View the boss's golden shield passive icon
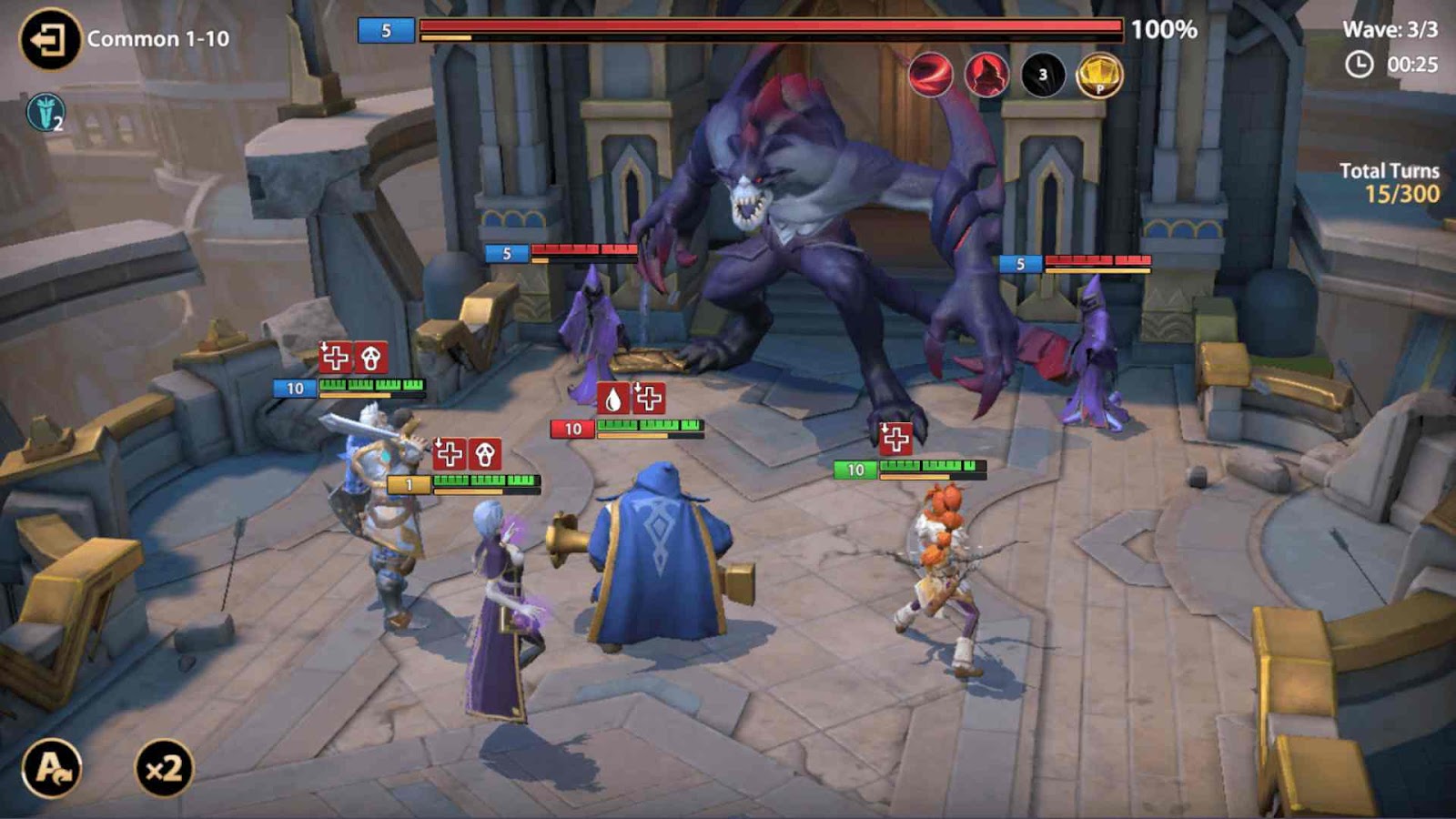This screenshot has width=1456, height=819. 1099,75
